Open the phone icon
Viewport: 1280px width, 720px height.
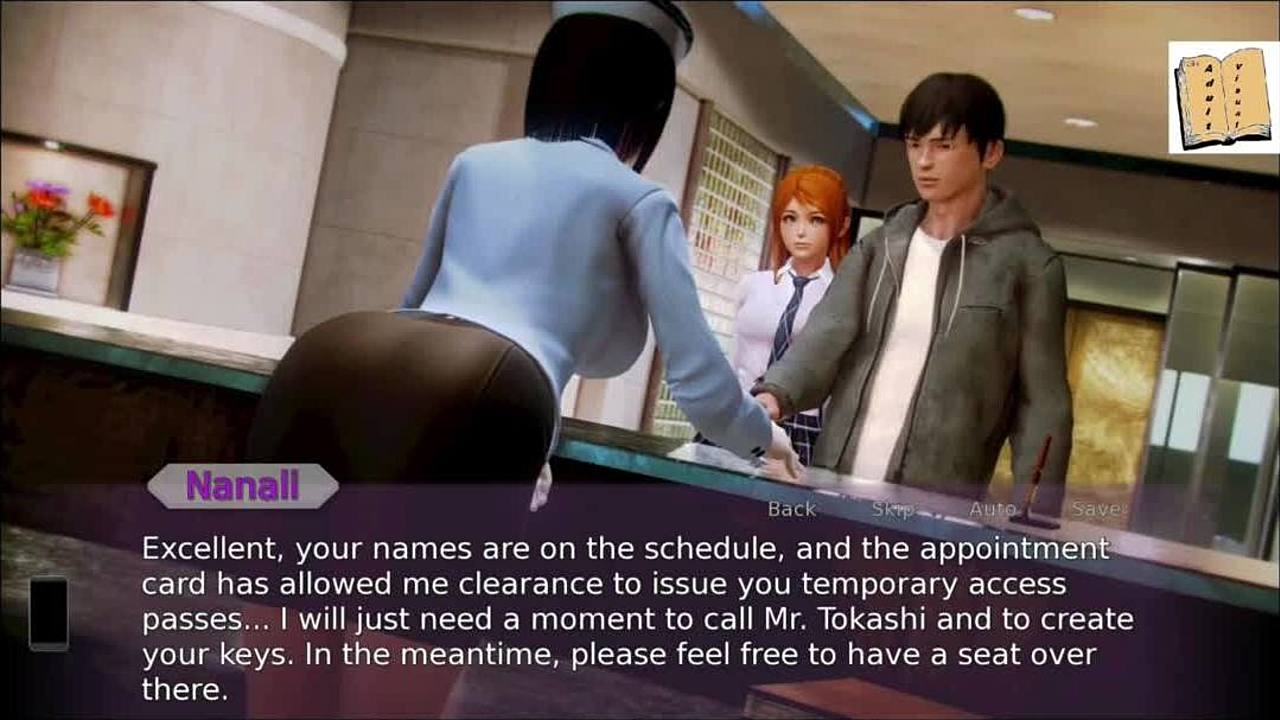click(x=48, y=613)
